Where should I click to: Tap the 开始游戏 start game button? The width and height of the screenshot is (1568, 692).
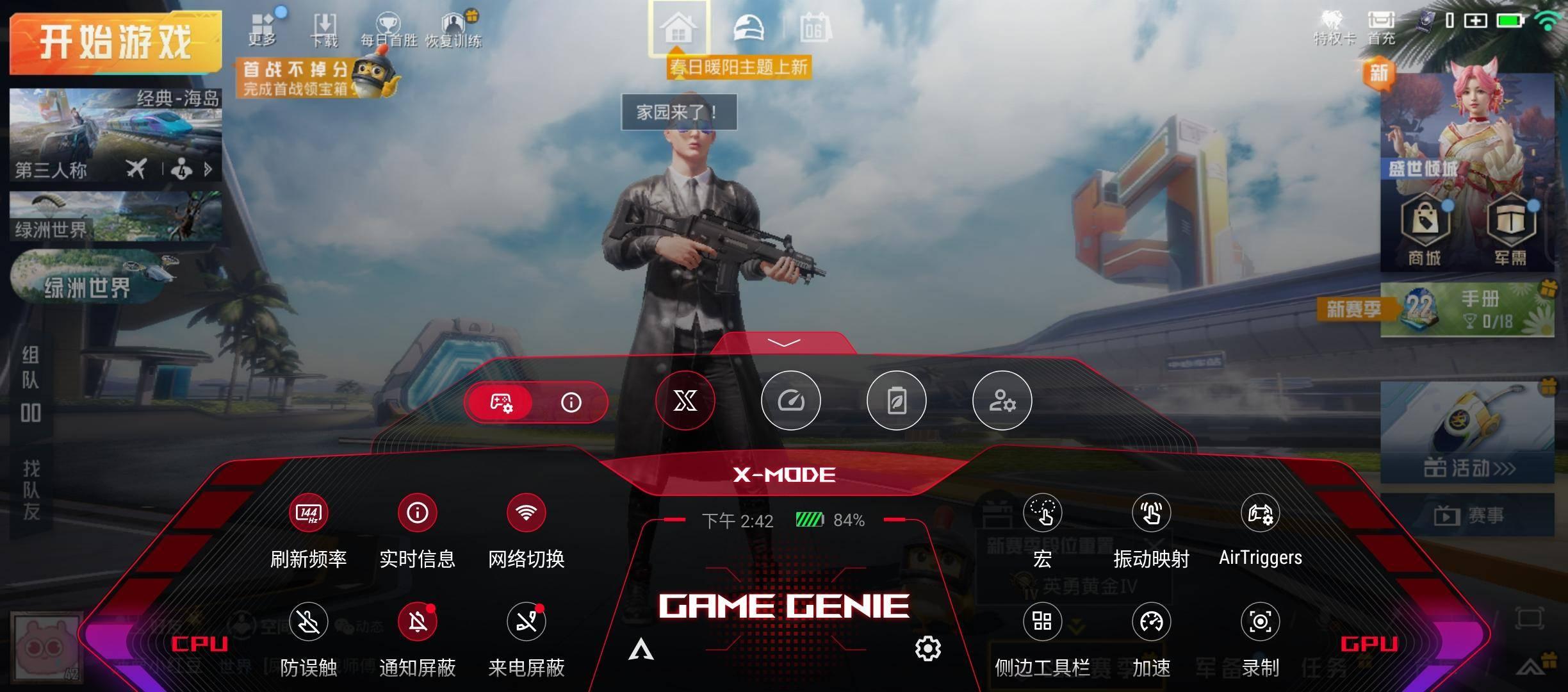tap(115, 44)
